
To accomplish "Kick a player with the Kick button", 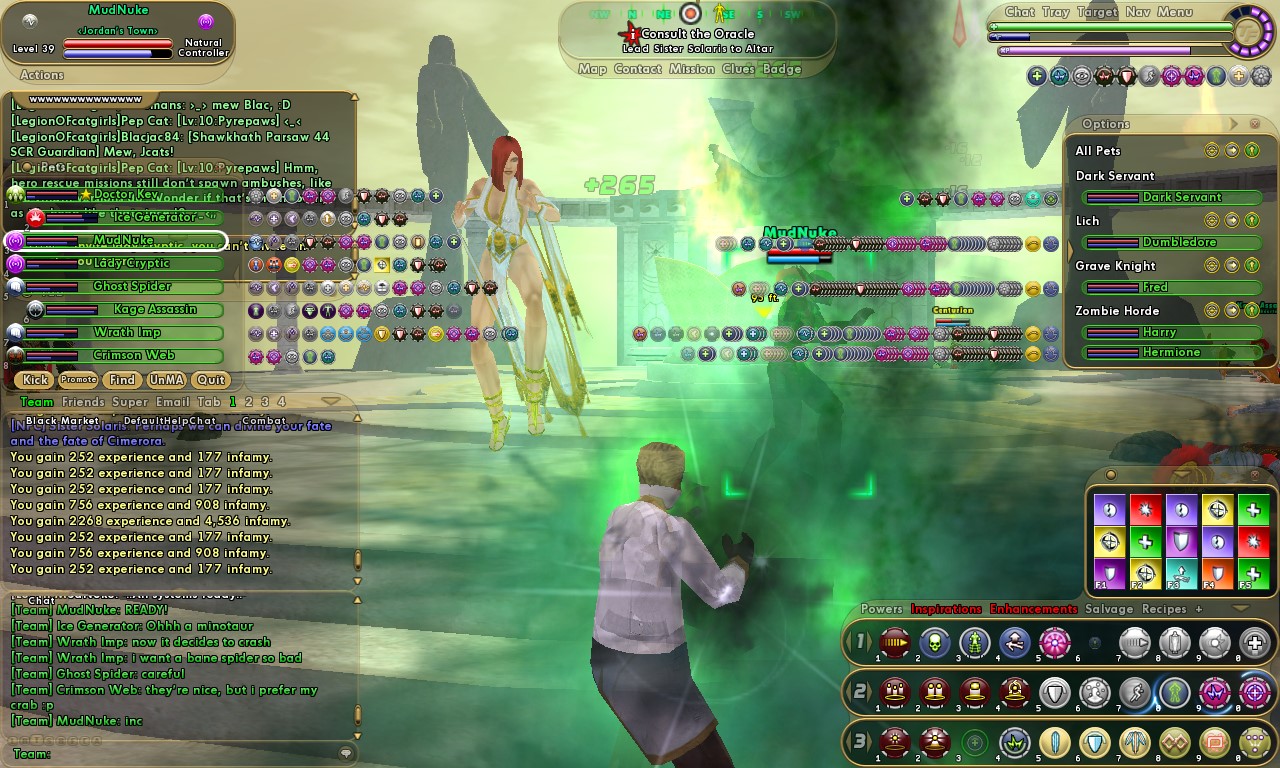I will (35, 380).
